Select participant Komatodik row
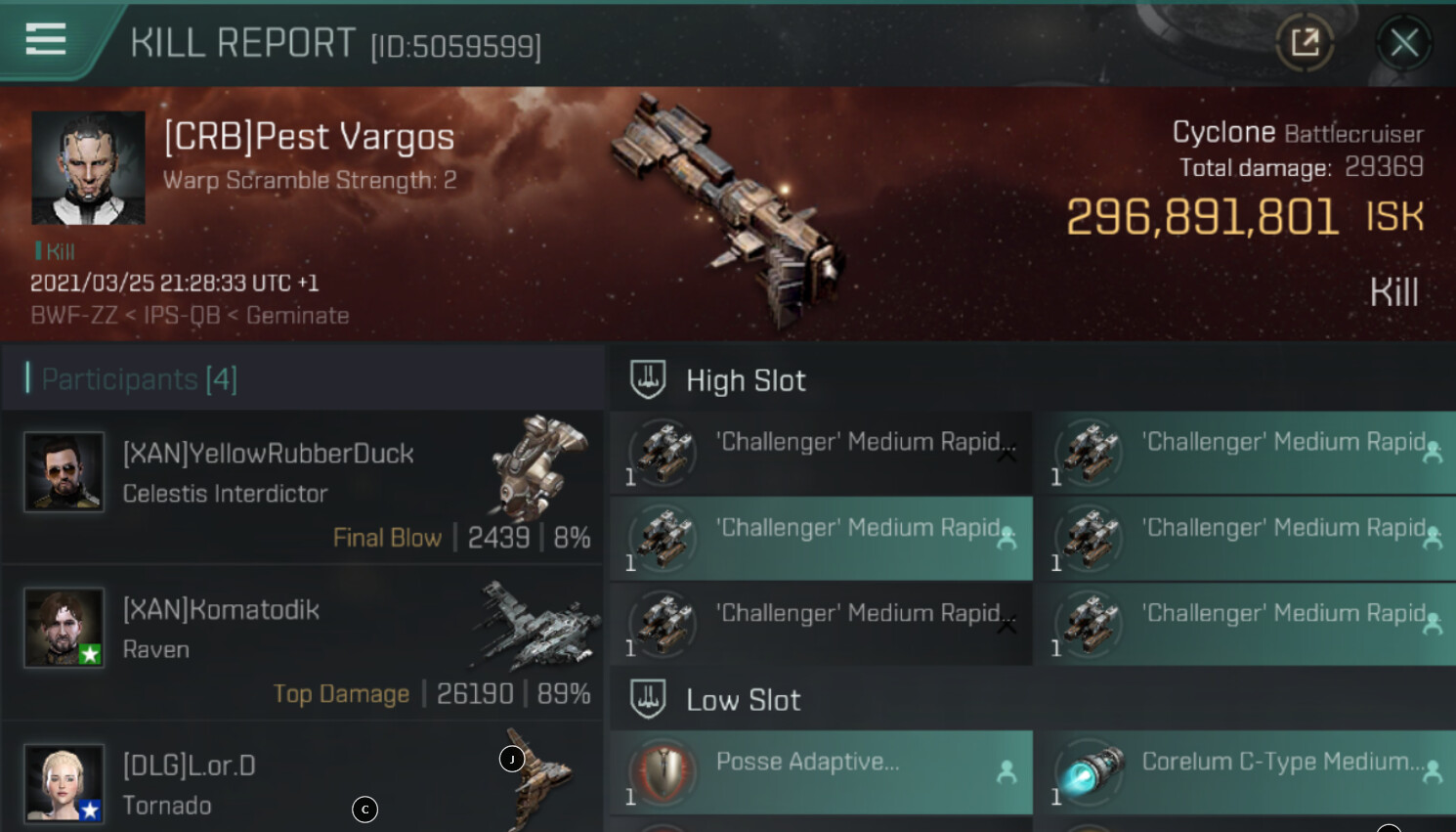This screenshot has height=832, width=1456. click(x=303, y=642)
